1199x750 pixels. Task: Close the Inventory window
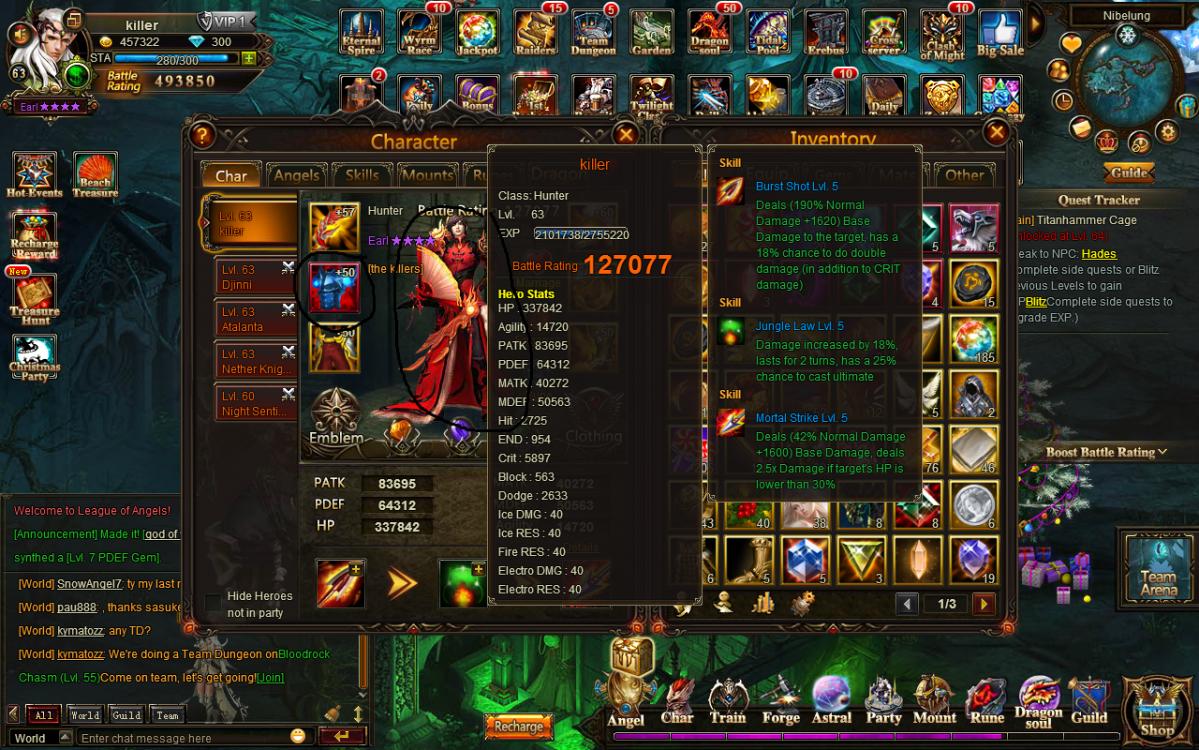(x=996, y=132)
